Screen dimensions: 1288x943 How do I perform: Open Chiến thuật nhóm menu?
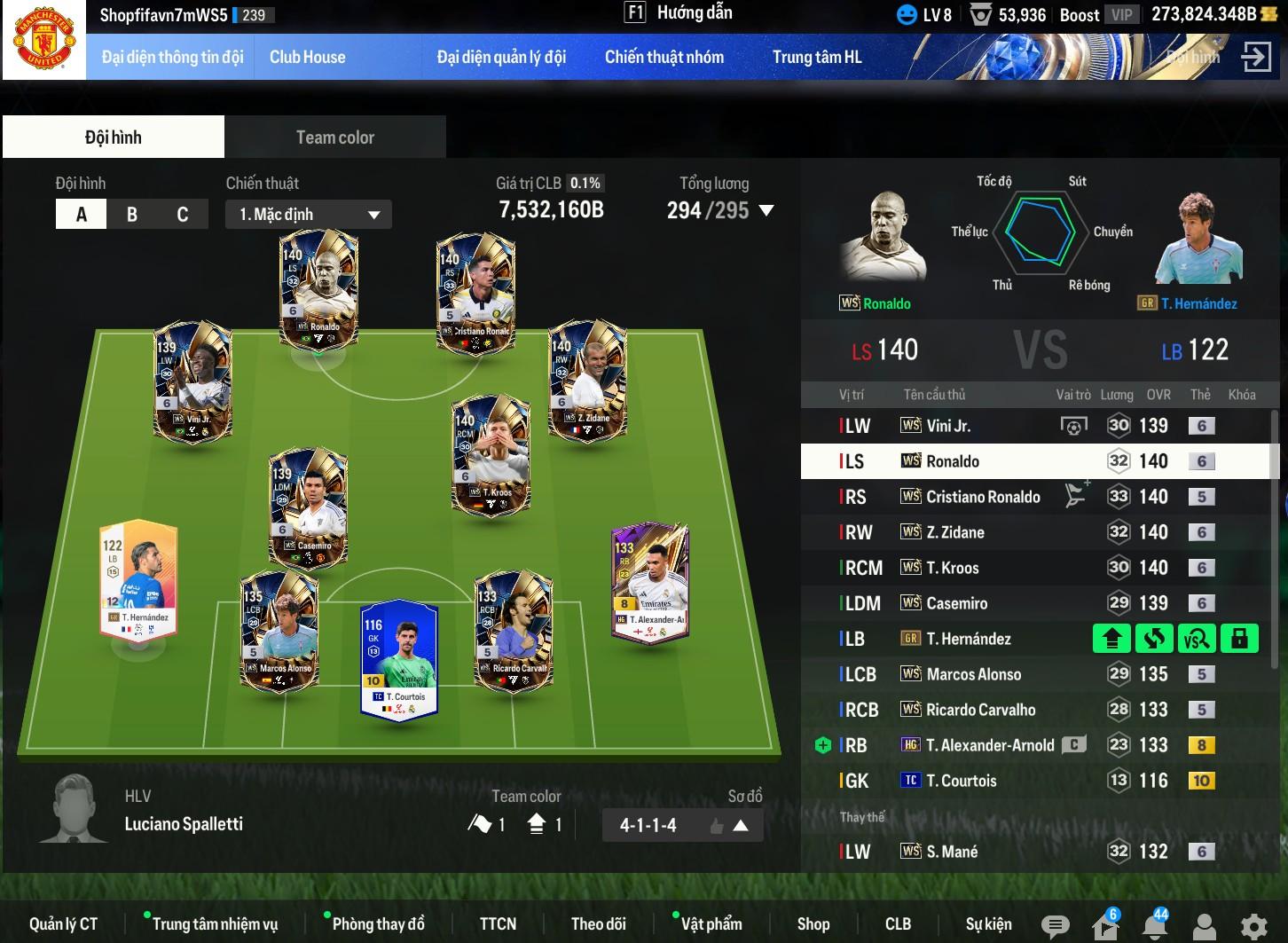coord(664,57)
